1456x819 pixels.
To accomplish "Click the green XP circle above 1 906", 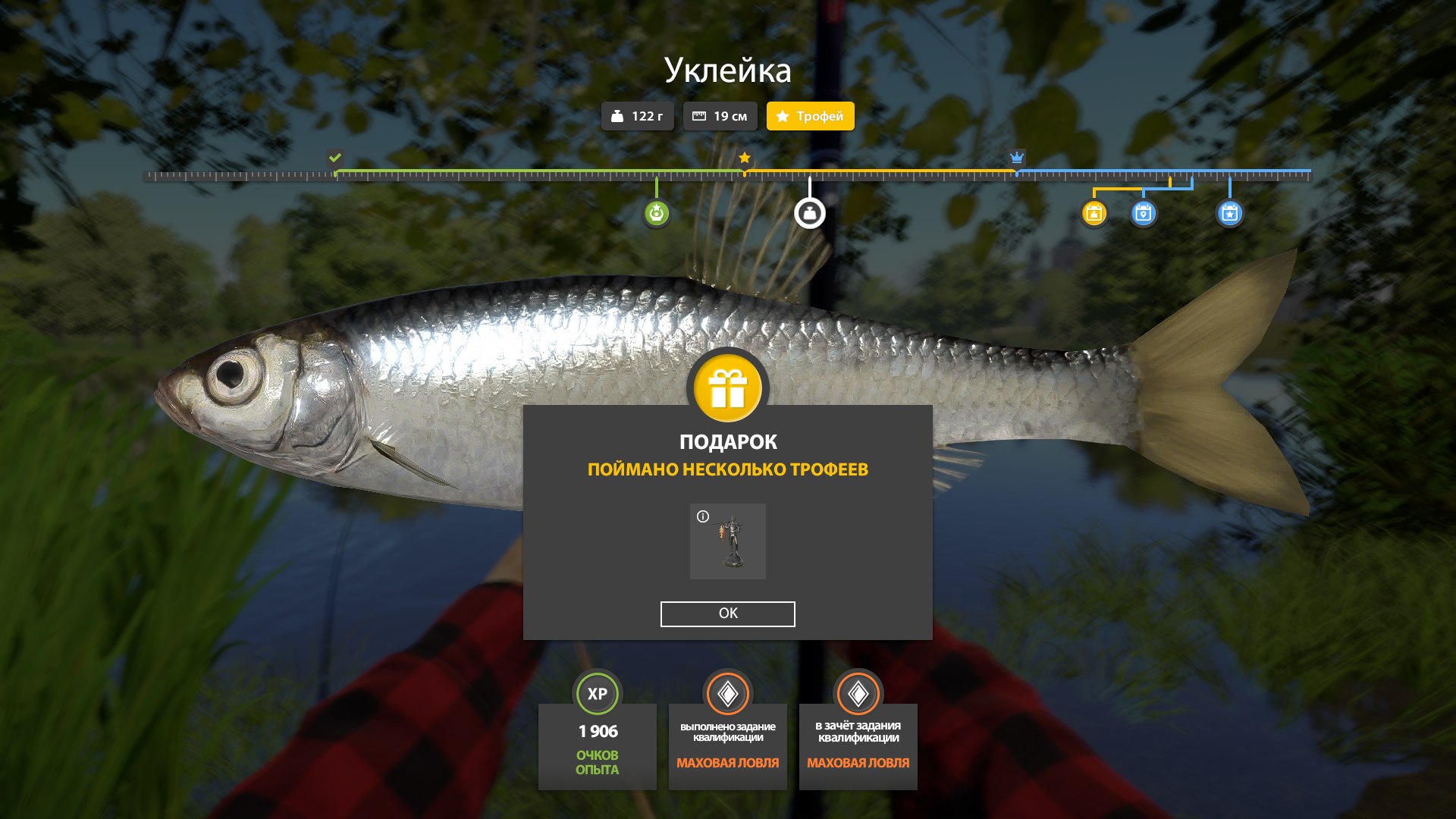I will [x=598, y=692].
